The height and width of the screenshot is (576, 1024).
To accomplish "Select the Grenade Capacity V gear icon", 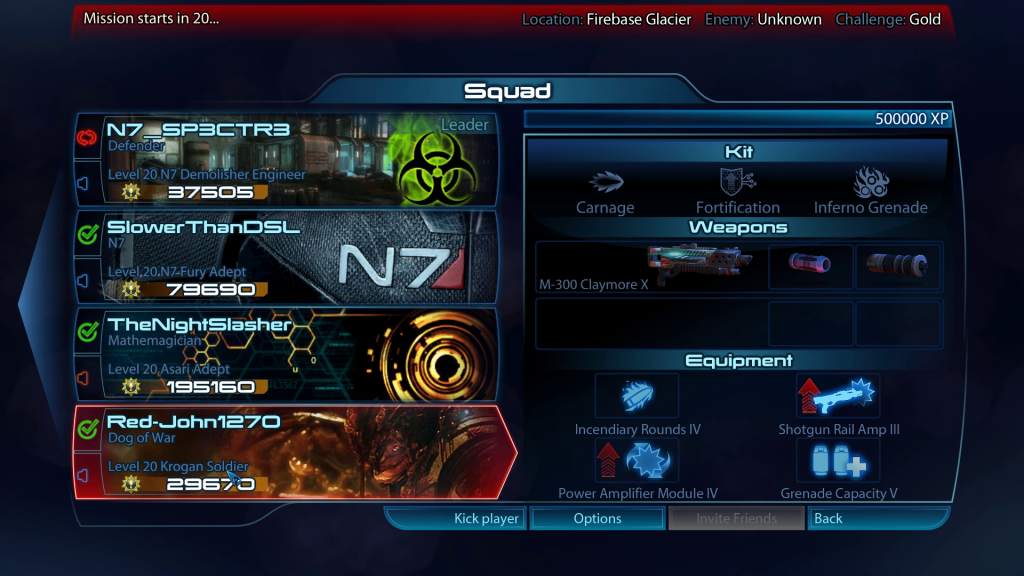I will pyautogui.click(x=838, y=460).
